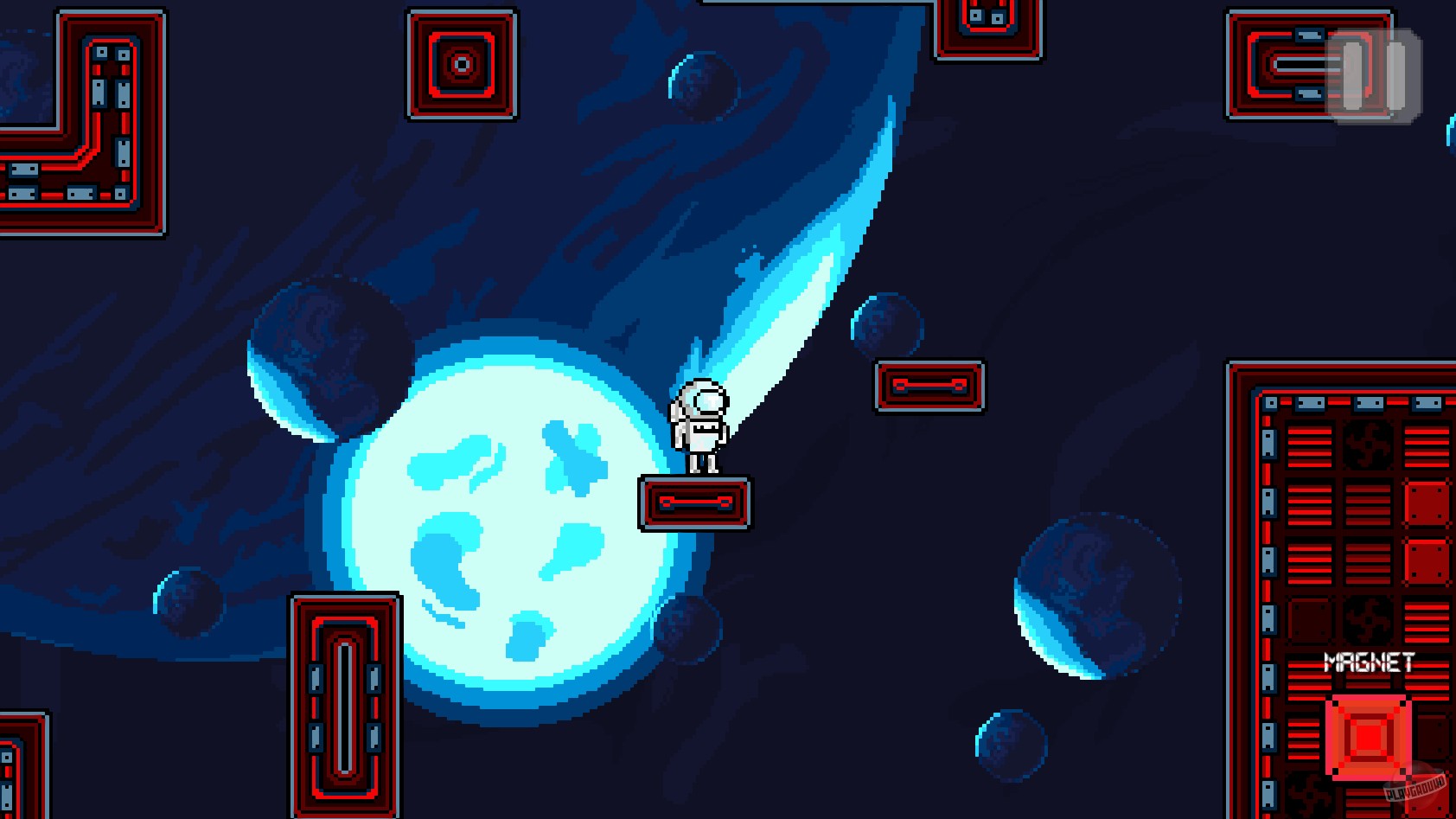Click the small planet near the top middle
1456x819 pixels.
pyautogui.click(x=700, y=86)
